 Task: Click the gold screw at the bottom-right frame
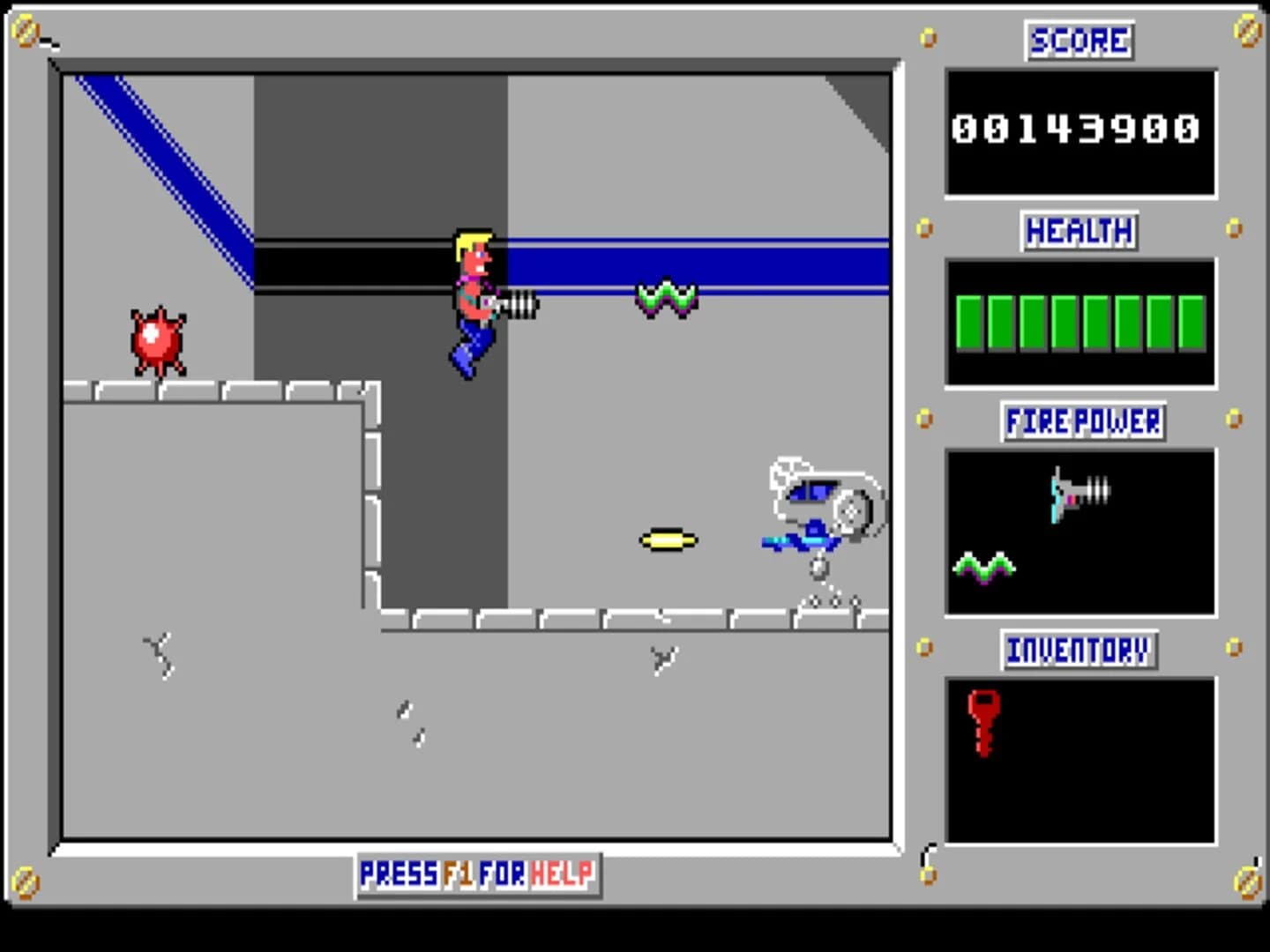(1248, 881)
